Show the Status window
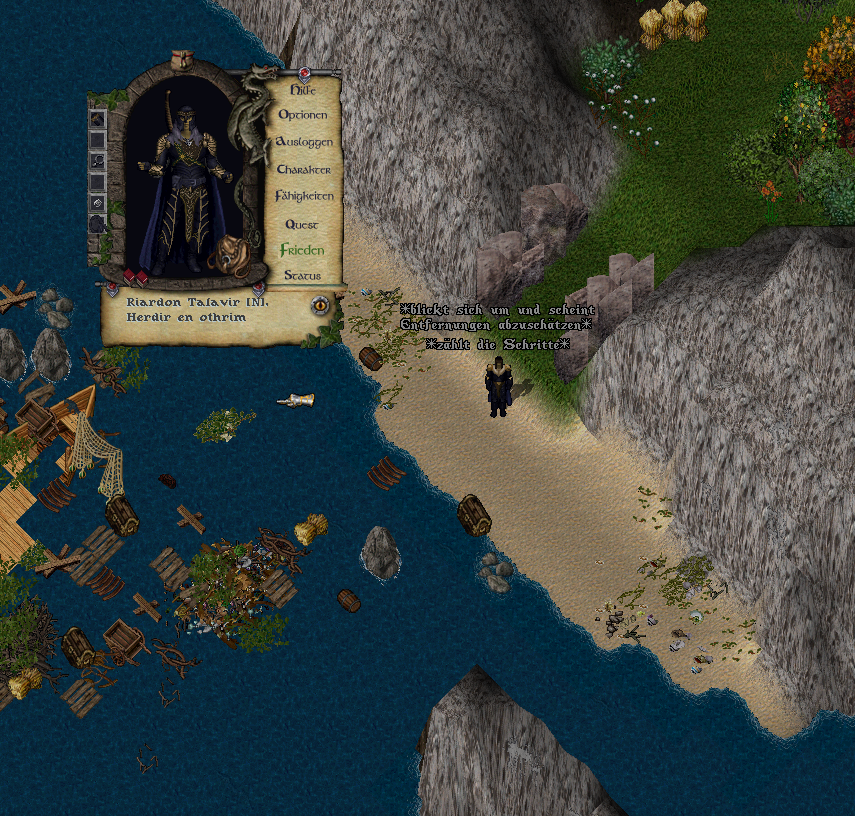The image size is (855, 816). (x=302, y=275)
